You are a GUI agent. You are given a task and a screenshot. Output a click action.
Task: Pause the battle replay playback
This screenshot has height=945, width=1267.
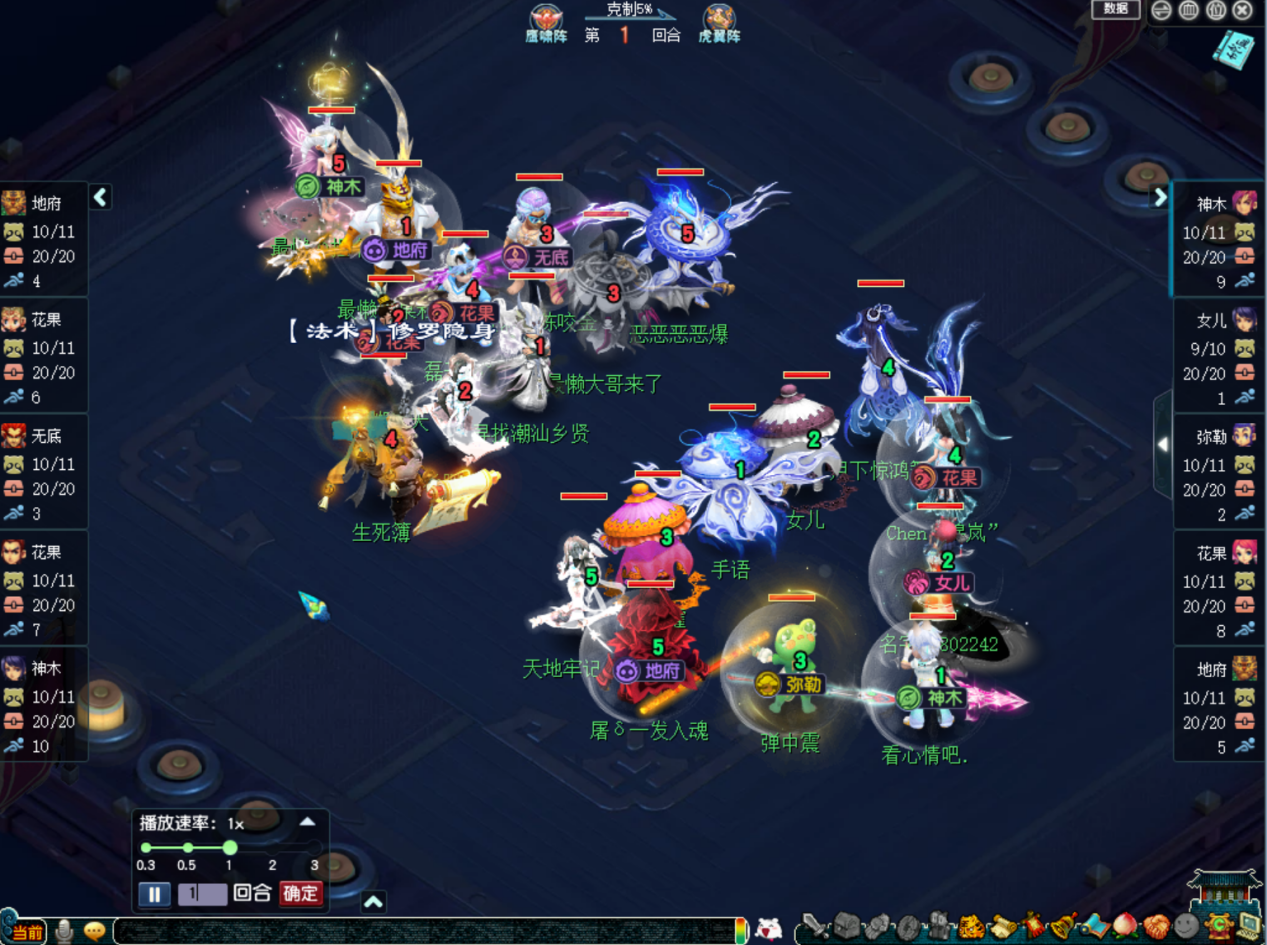pyautogui.click(x=153, y=894)
